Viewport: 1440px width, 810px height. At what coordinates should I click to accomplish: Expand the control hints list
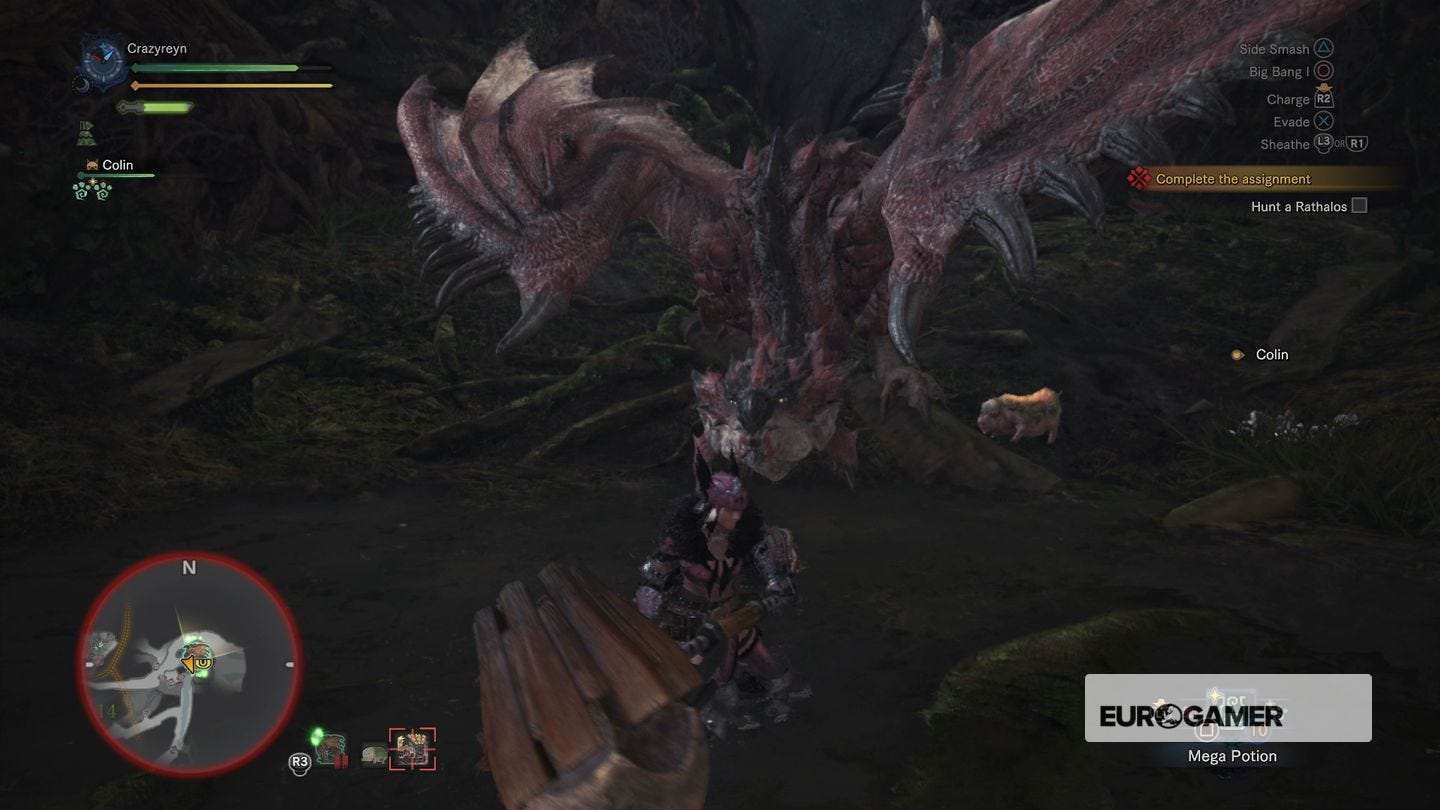1295,96
